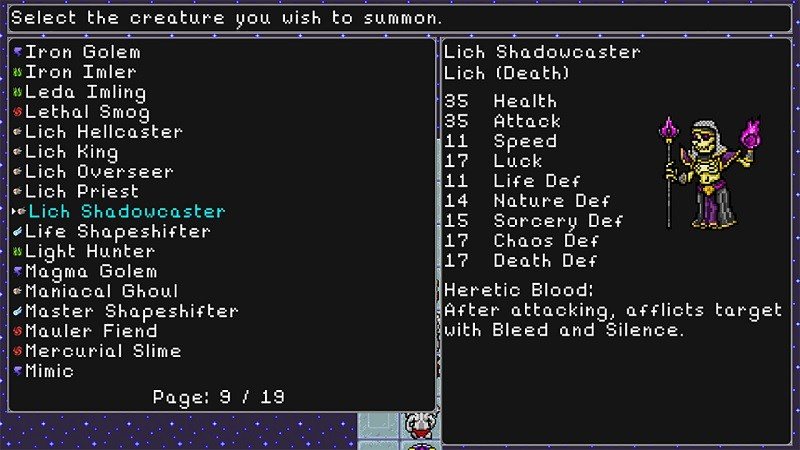This screenshot has width=800, height=450.
Task: Select Mercurial Slime from the list
Action: (103, 352)
